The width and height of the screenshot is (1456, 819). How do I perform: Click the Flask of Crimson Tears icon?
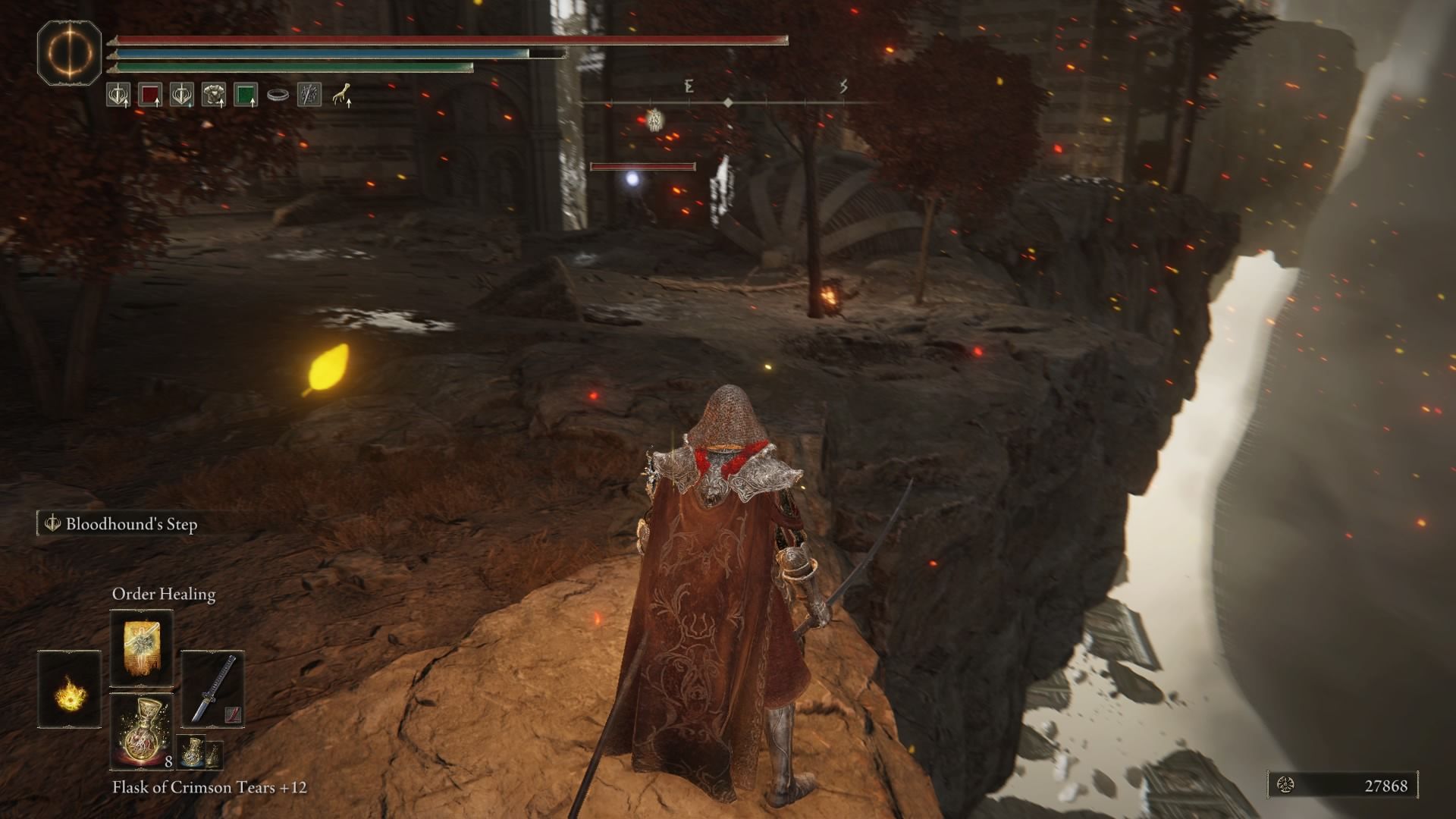tap(143, 730)
